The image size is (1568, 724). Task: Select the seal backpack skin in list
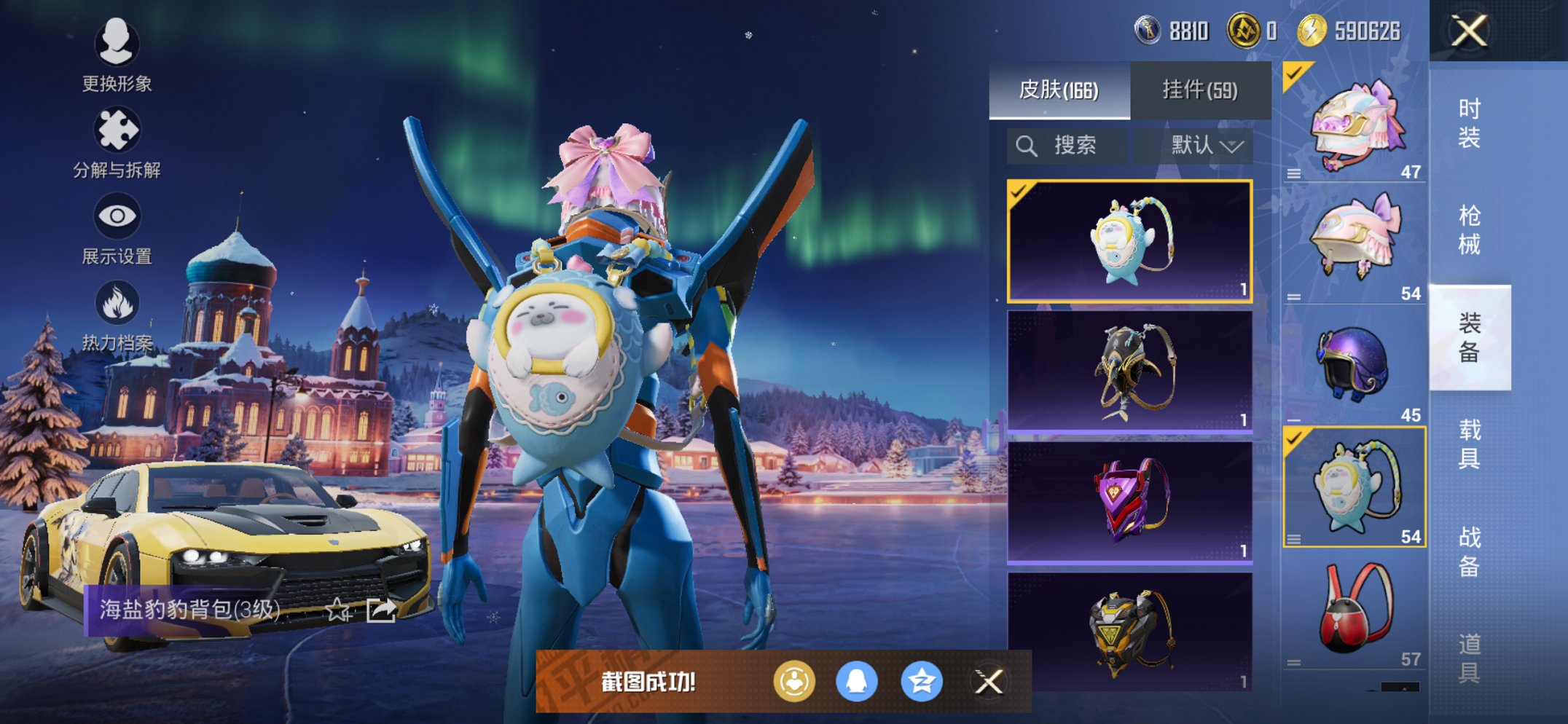coord(1129,241)
